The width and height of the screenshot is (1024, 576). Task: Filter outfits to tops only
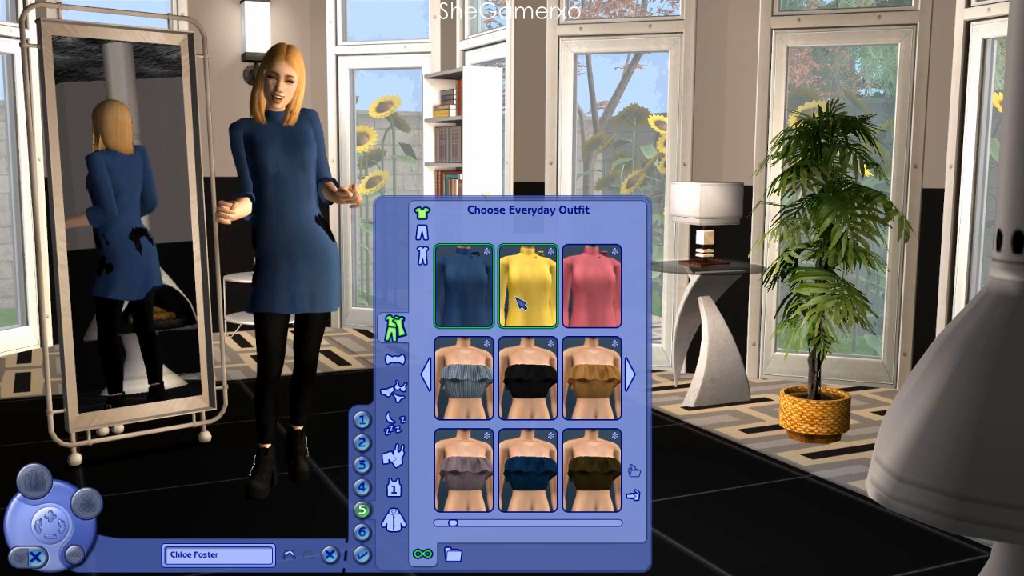point(421,212)
